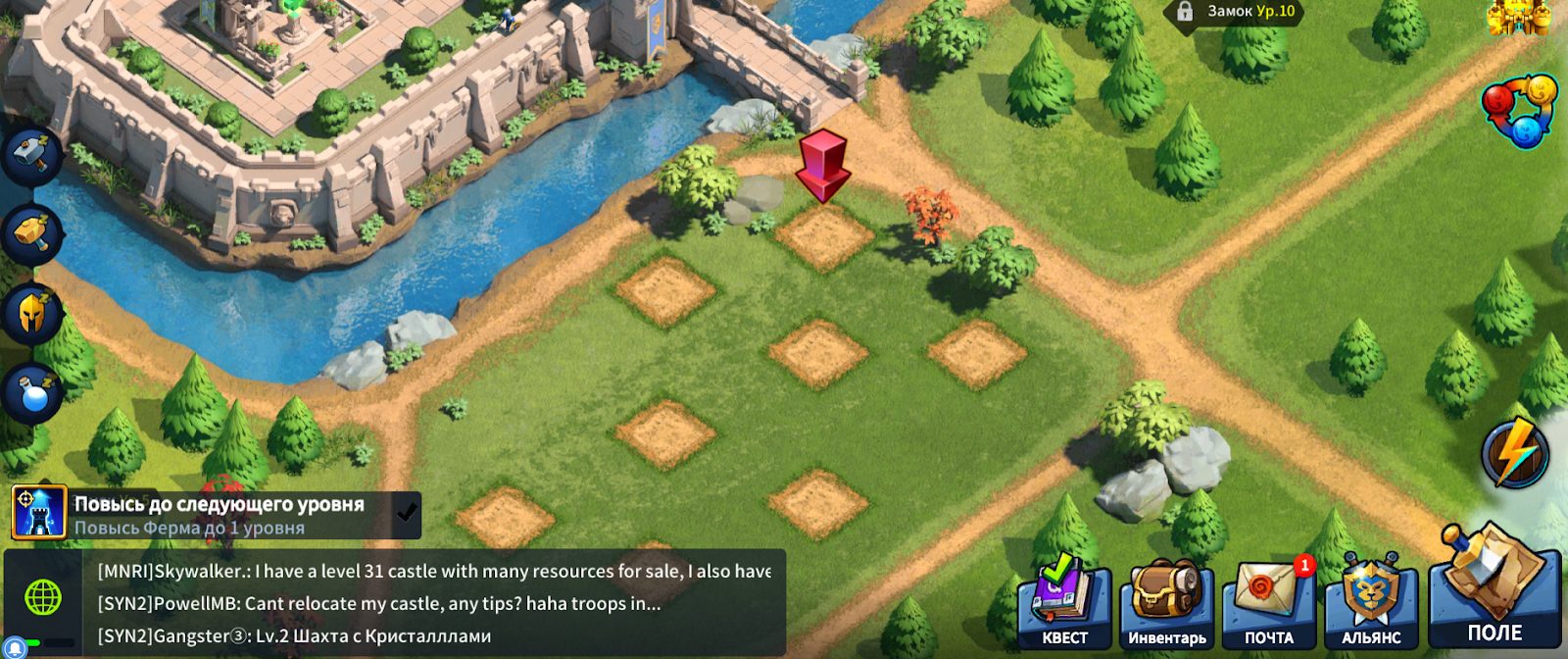Open the colored orbs cycle icon
This screenshot has height=659, width=1568.
coord(1520,110)
